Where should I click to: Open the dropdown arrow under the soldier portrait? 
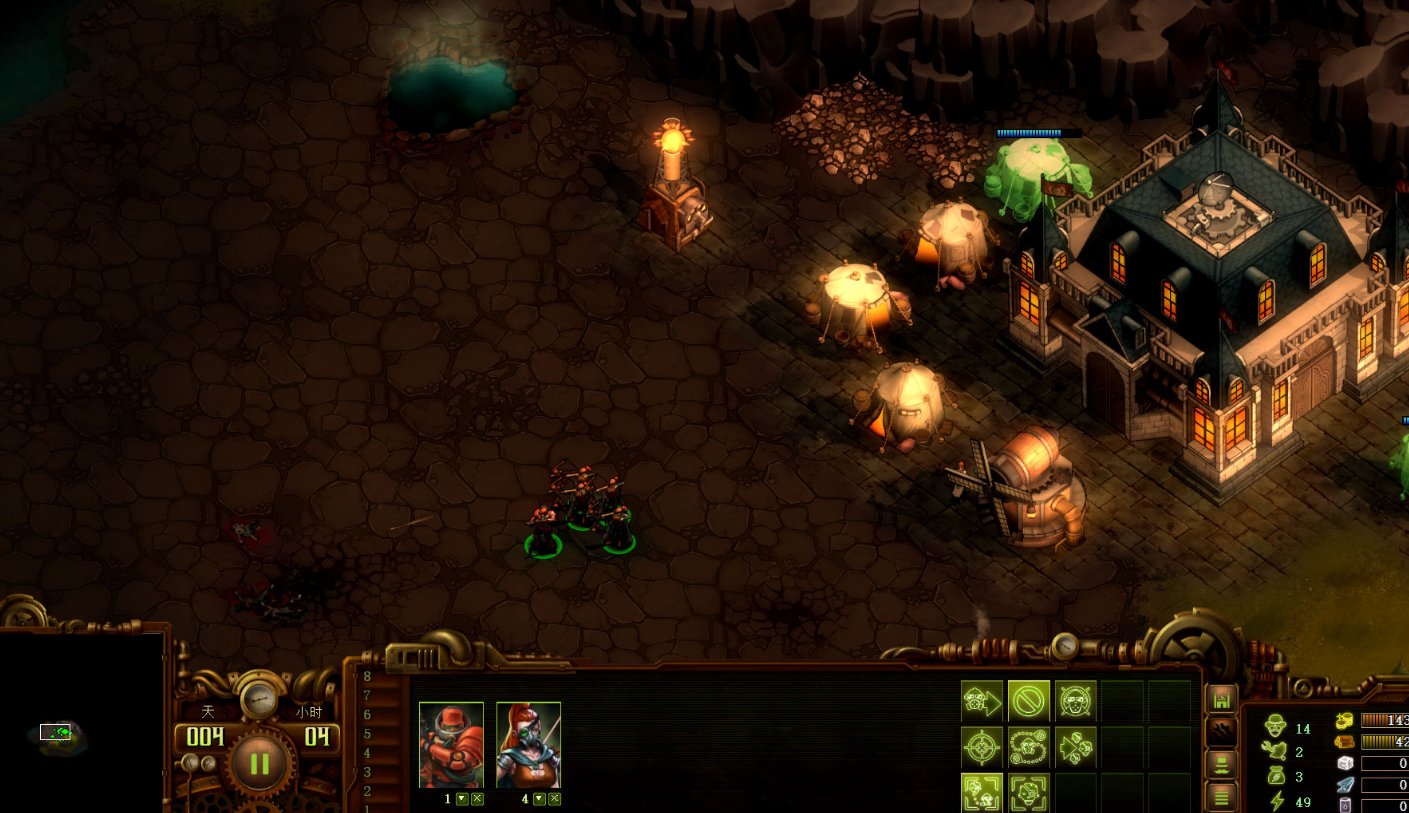pos(462,799)
